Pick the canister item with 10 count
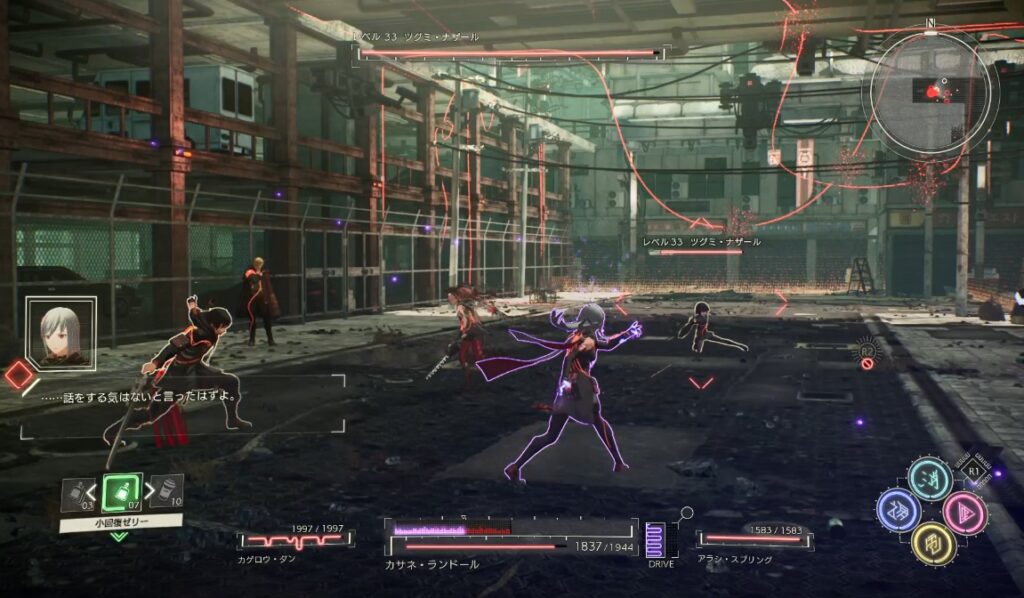This screenshot has width=1024, height=598. [x=166, y=490]
